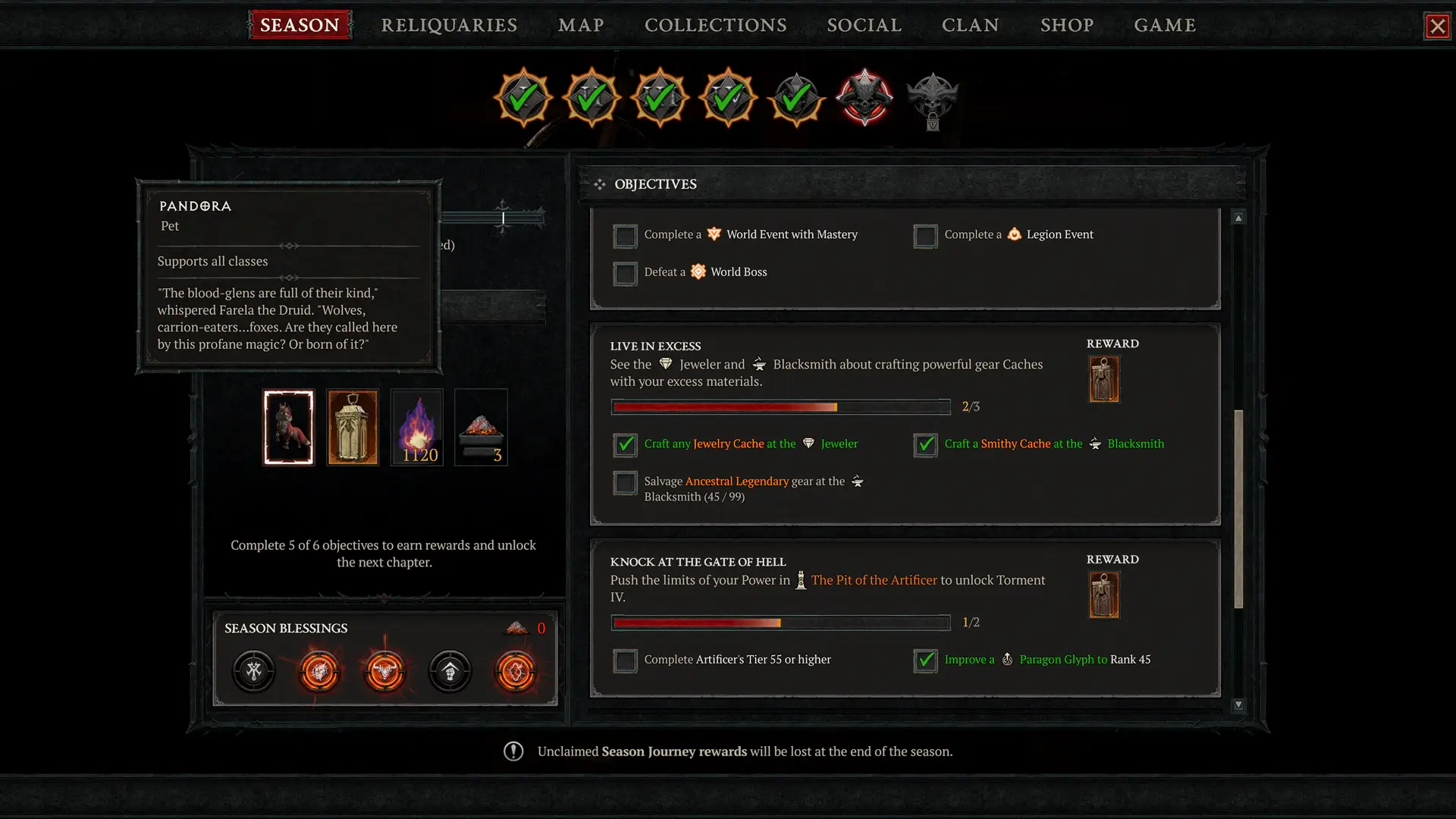1456x819 pixels.
Task: Open the Shop tab
Action: click(x=1066, y=25)
